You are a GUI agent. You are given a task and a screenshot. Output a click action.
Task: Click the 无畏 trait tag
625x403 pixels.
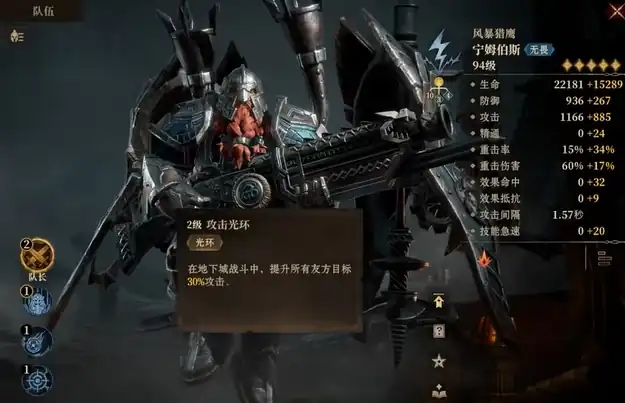(538, 49)
